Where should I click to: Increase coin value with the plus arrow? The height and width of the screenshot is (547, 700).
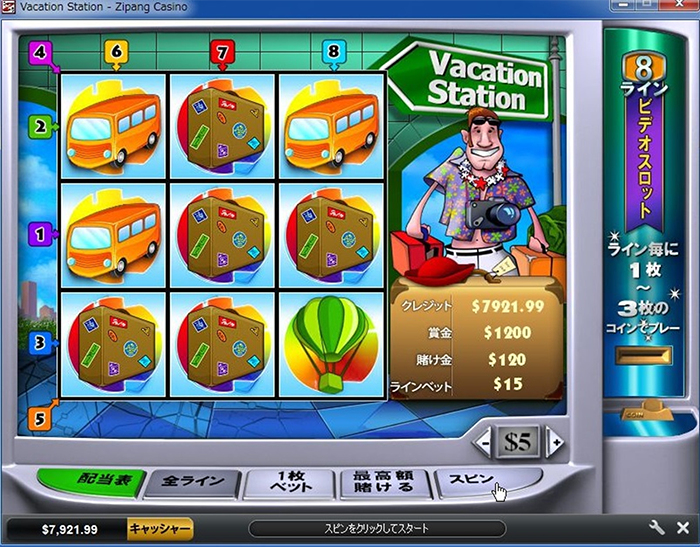553,441
